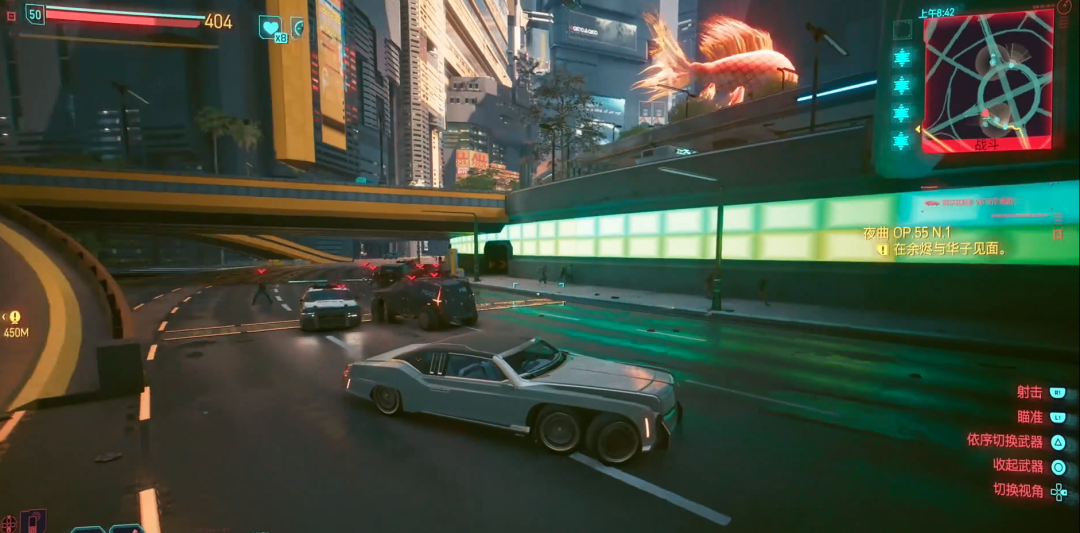Click the gadget icon beside the healing item
Screen dimensions: 1080x533
pos(298,26)
